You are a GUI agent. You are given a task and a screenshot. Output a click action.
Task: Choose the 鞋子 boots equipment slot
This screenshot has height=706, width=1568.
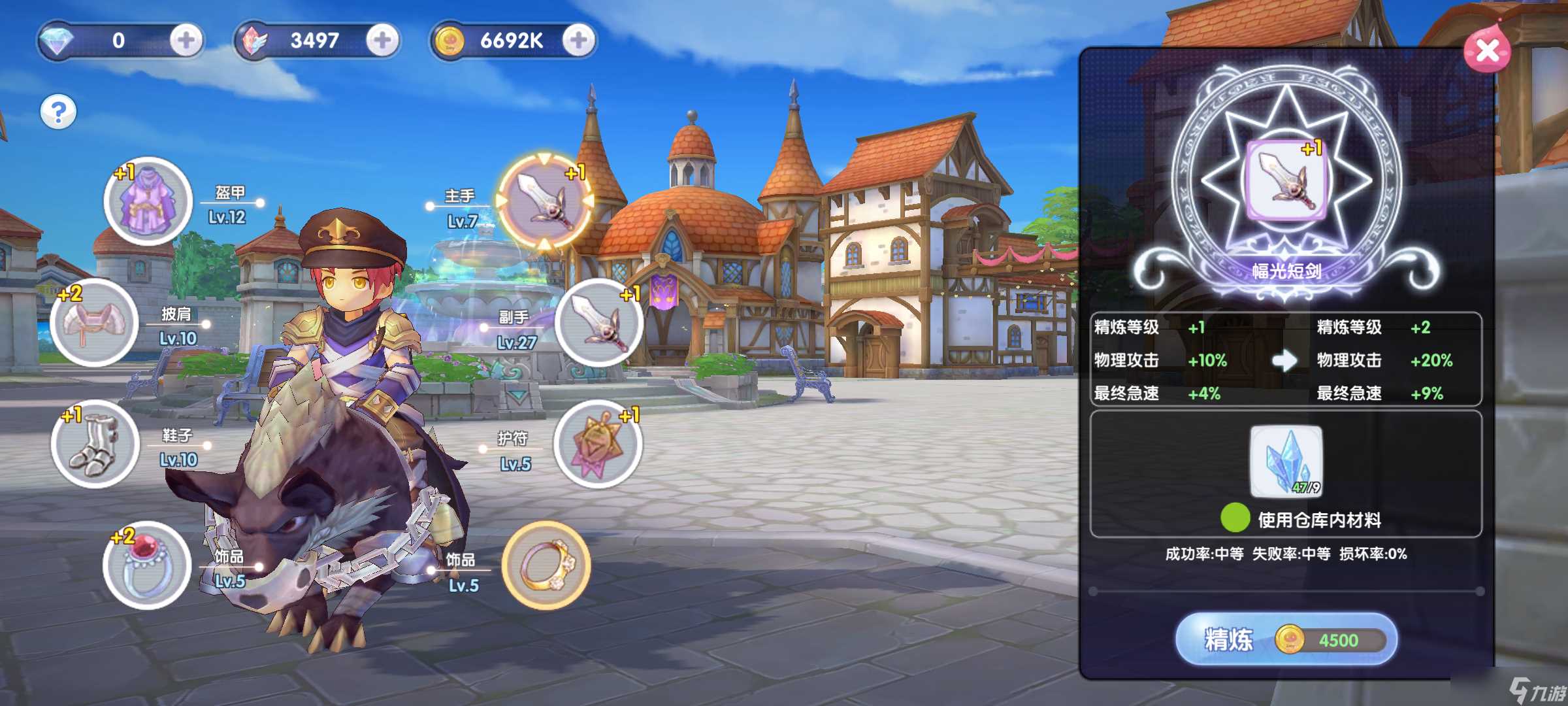point(95,444)
